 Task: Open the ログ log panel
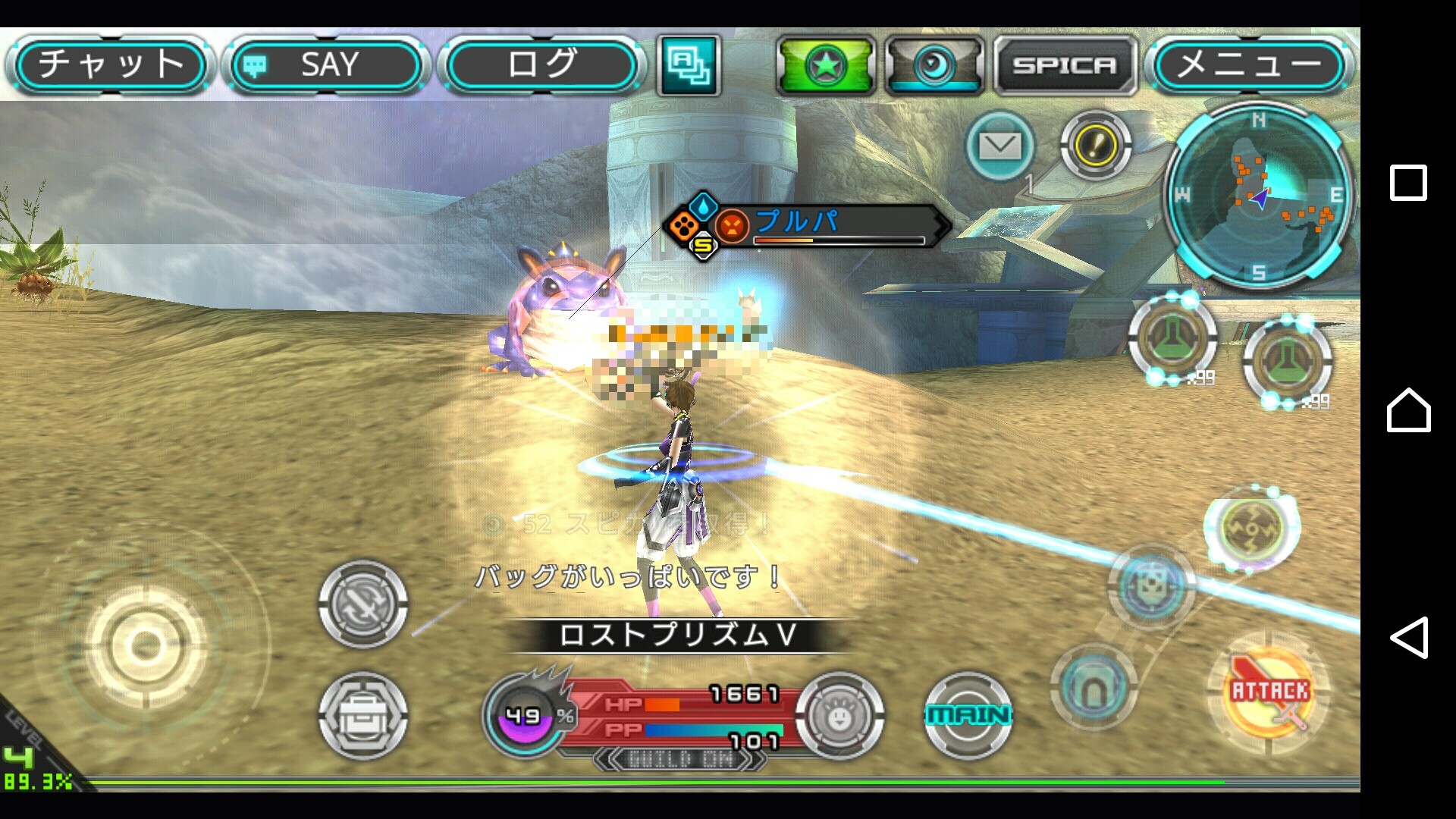tap(541, 65)
